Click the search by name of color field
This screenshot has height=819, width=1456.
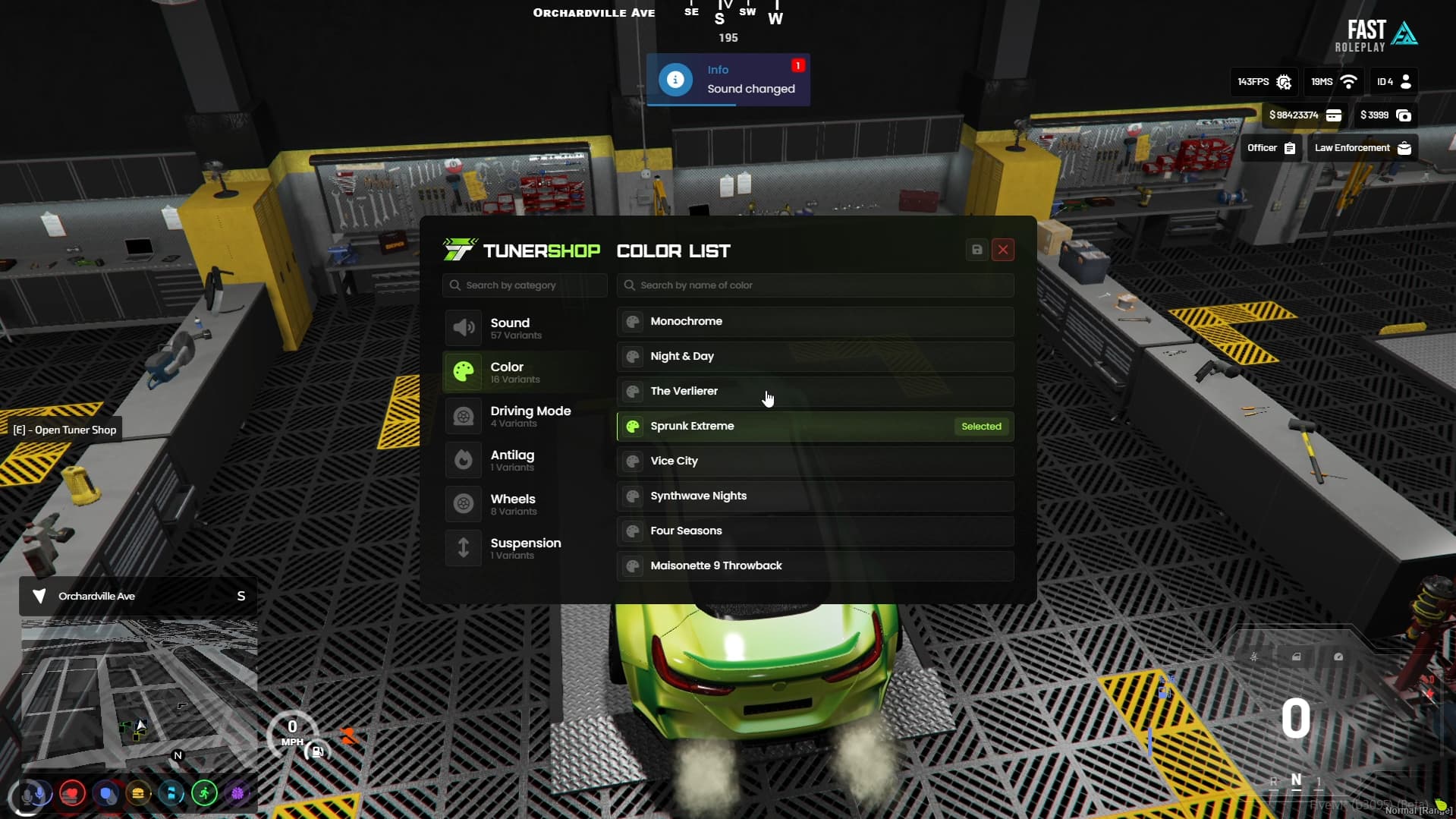point(815,285)
